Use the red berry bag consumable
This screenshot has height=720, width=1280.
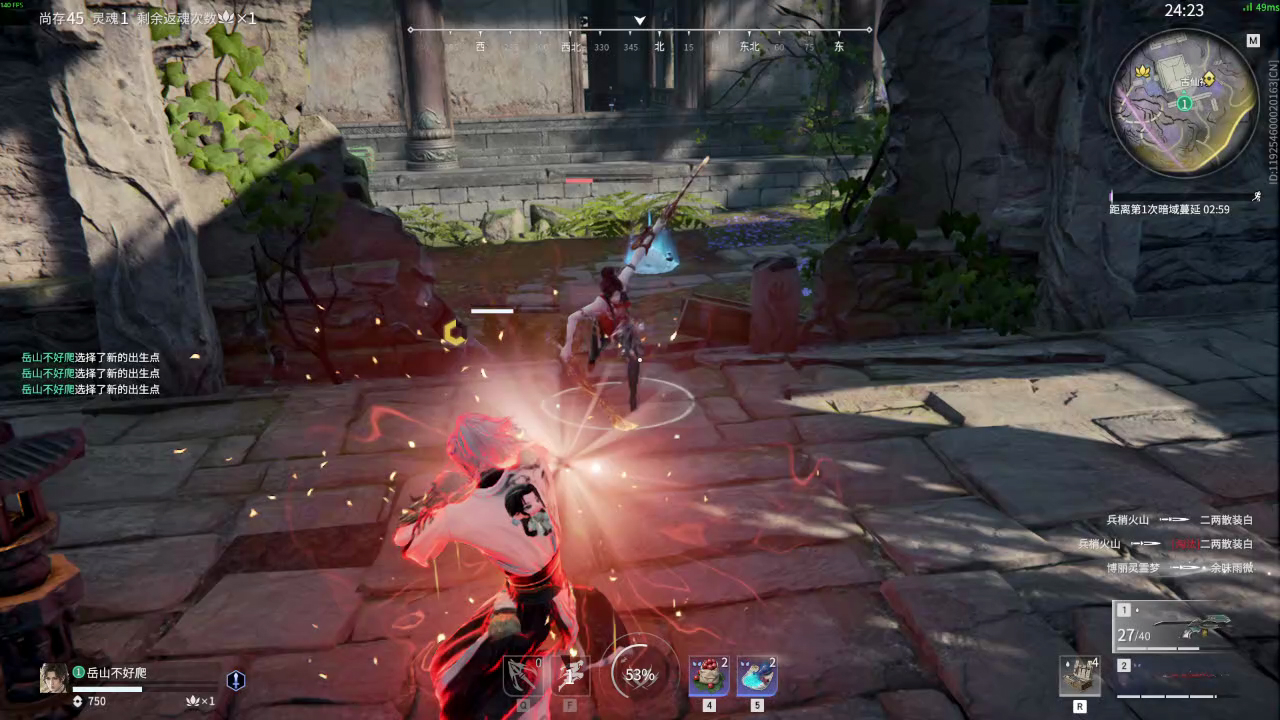709,677
